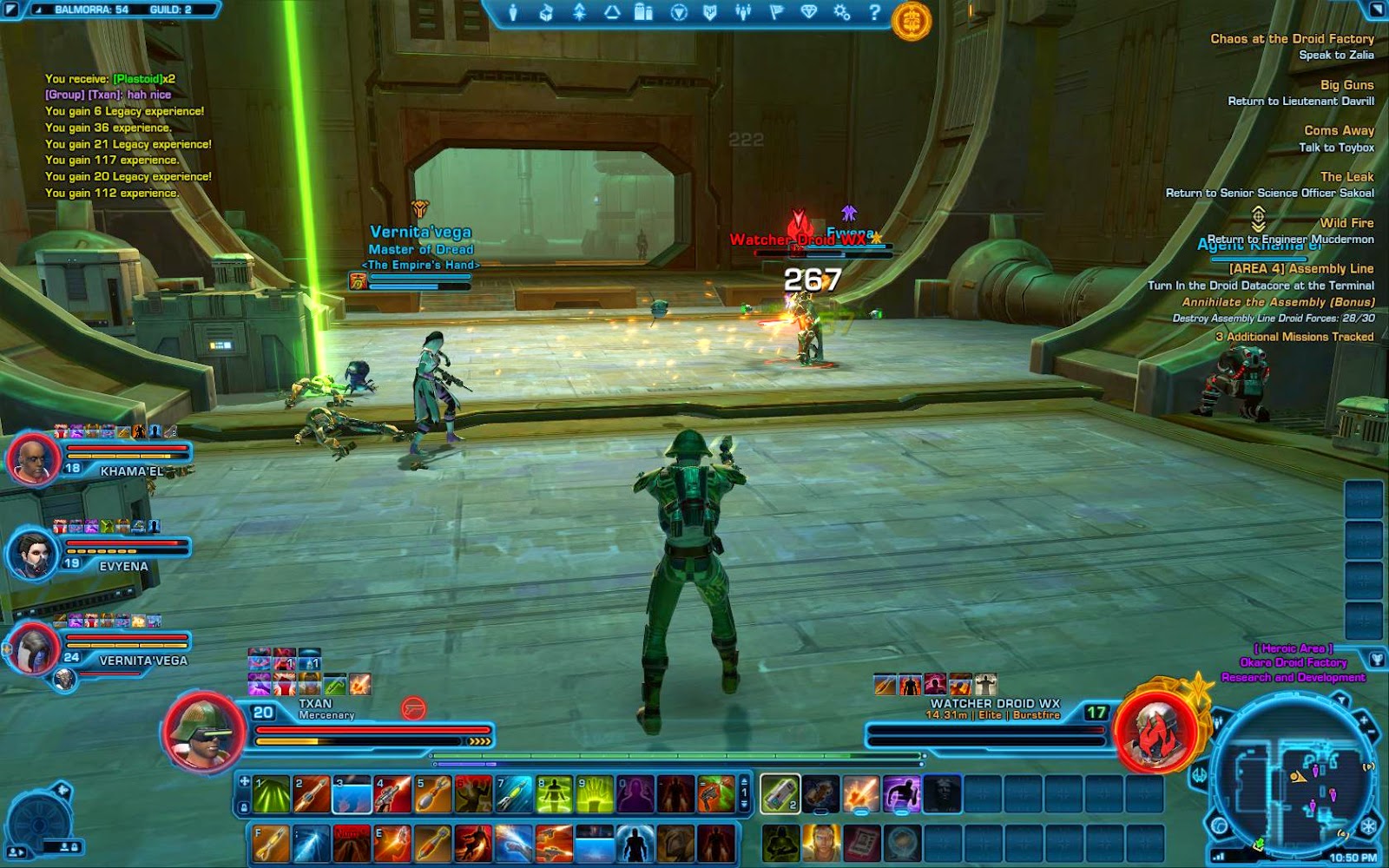Viewport: 1389px width, 868px height.
Task: Select the Assembly Line mission in tracker
Action: coord(1300,269)
